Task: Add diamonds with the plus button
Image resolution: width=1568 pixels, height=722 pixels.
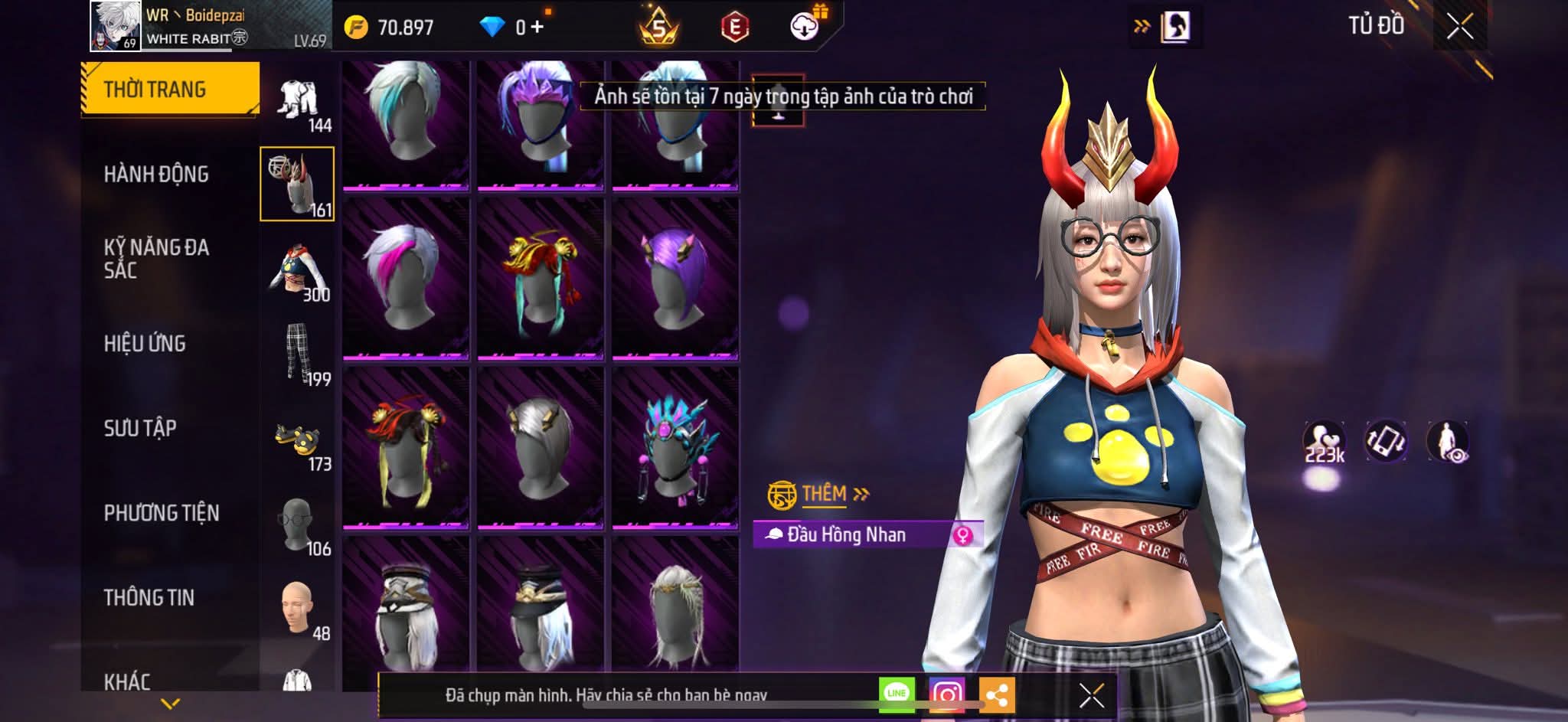Action: click(x=537, y=28)
